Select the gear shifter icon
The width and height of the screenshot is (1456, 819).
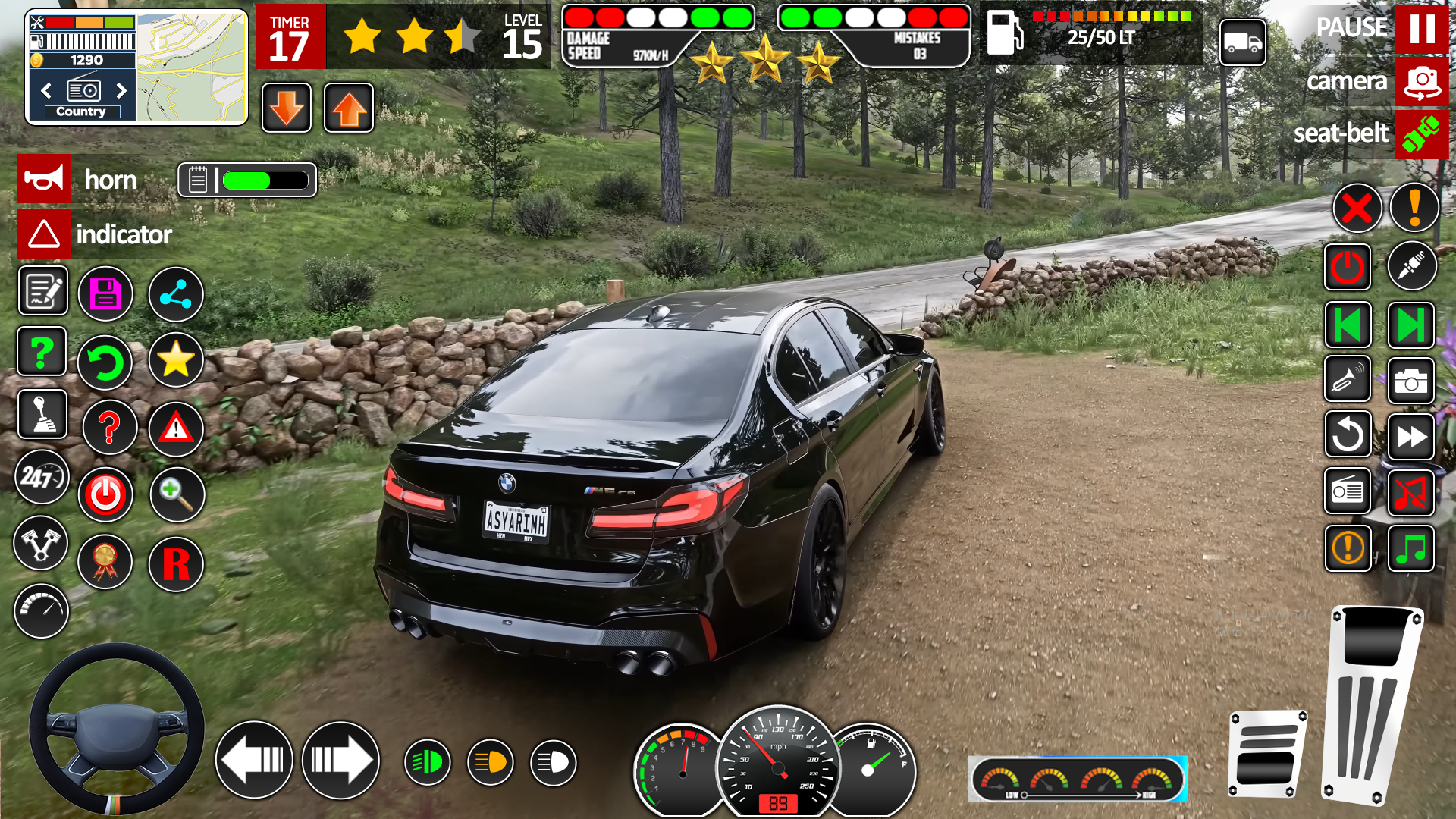click(42, 414)
